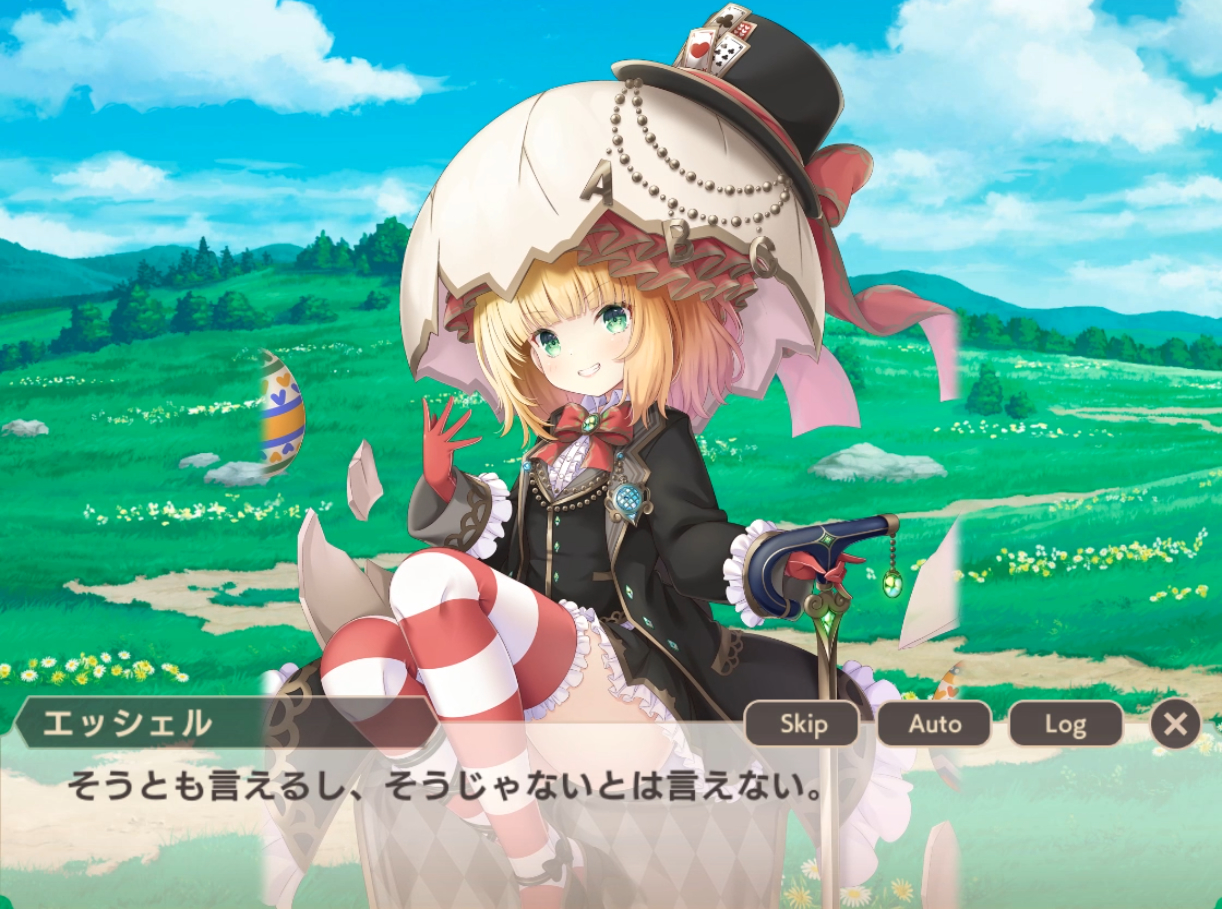The height and width of the screenshot is (909, 1222).
Task: Skip the dialogue scene
Action: pyautogui.click(x=802, y=723)
